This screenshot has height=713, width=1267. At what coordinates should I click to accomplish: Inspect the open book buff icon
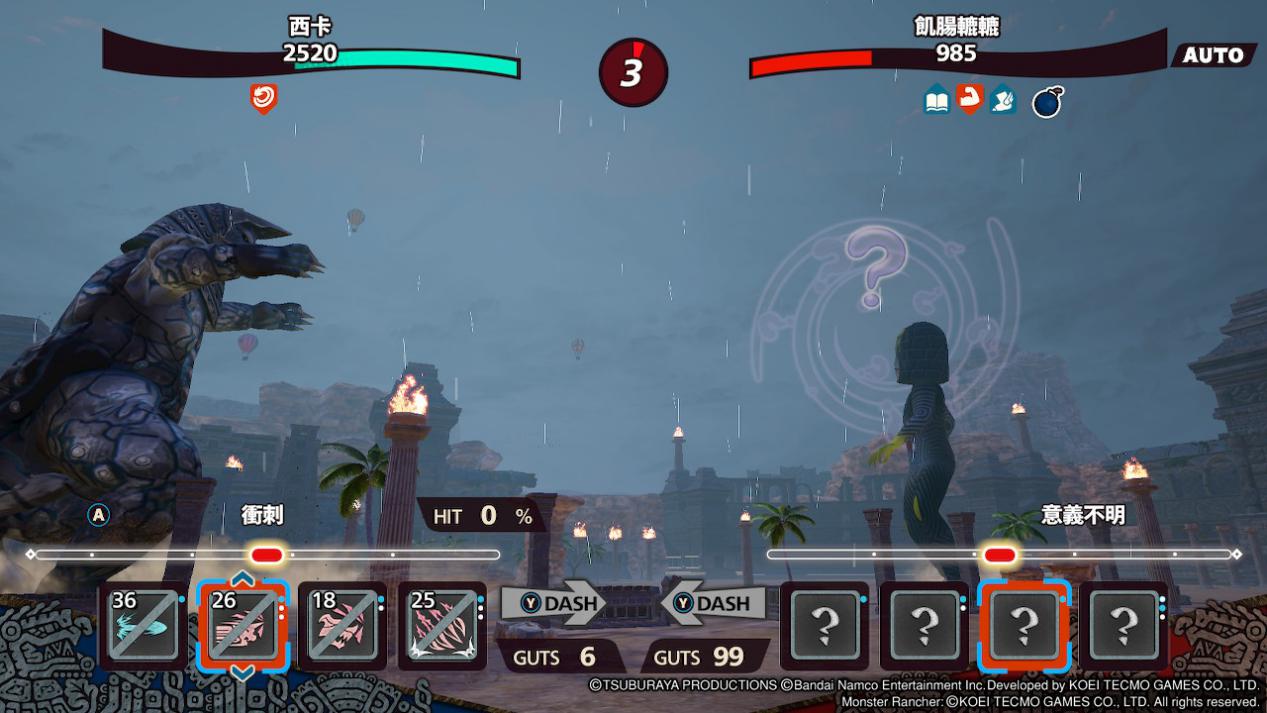click(937, 100)
